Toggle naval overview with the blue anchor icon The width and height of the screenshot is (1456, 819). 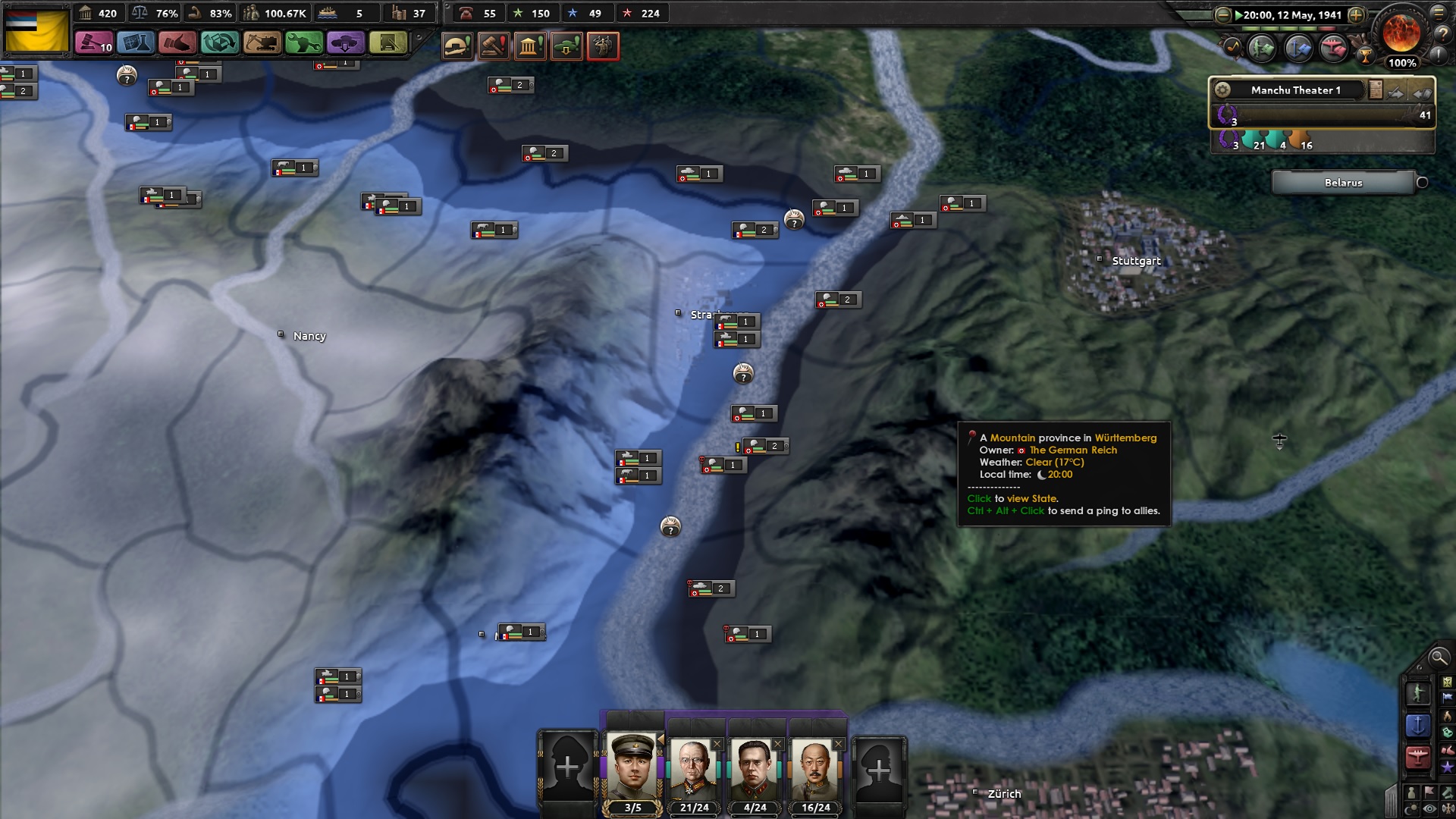click(1420, 723)
